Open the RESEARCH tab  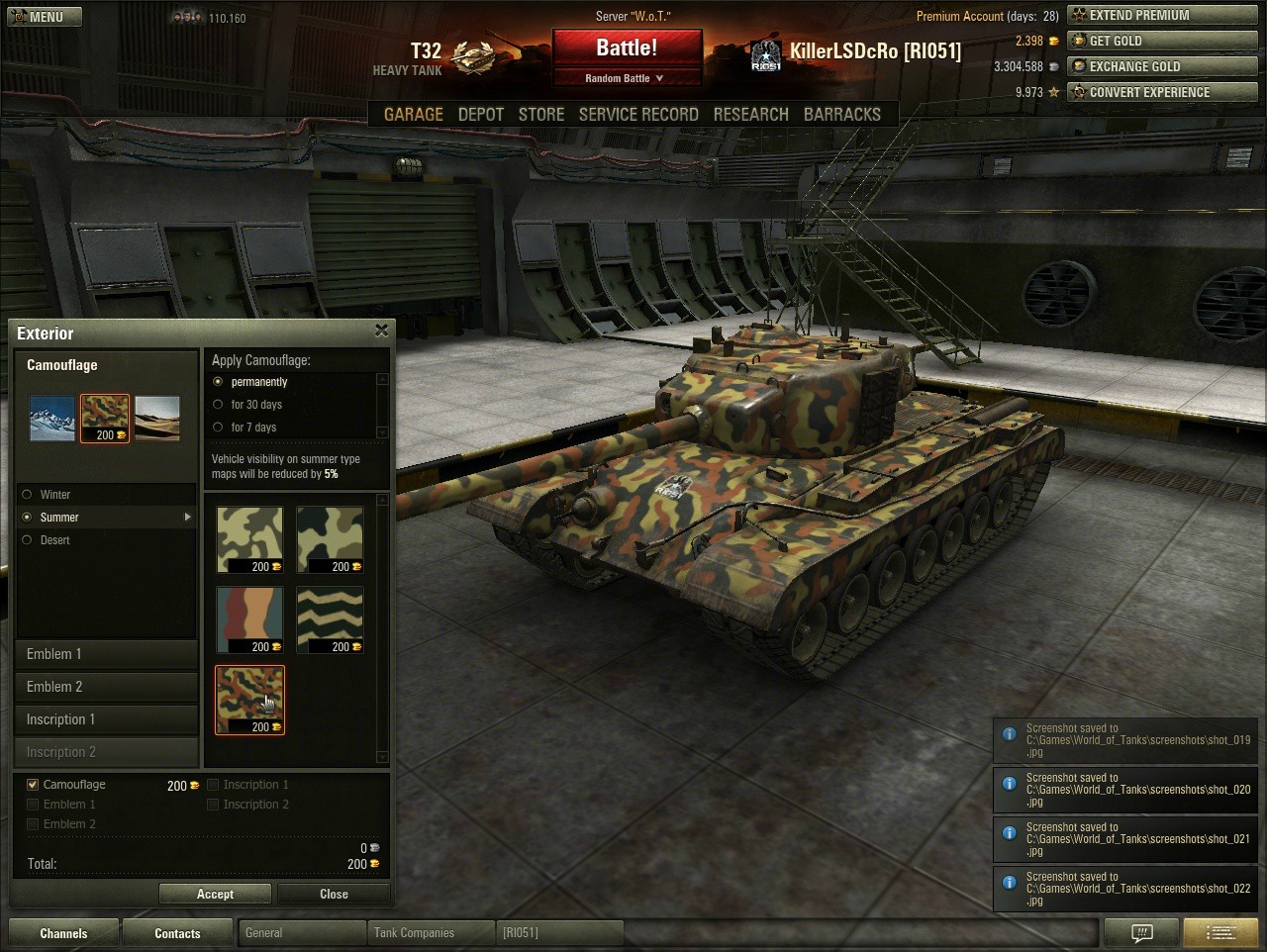[x=750, y=115]
